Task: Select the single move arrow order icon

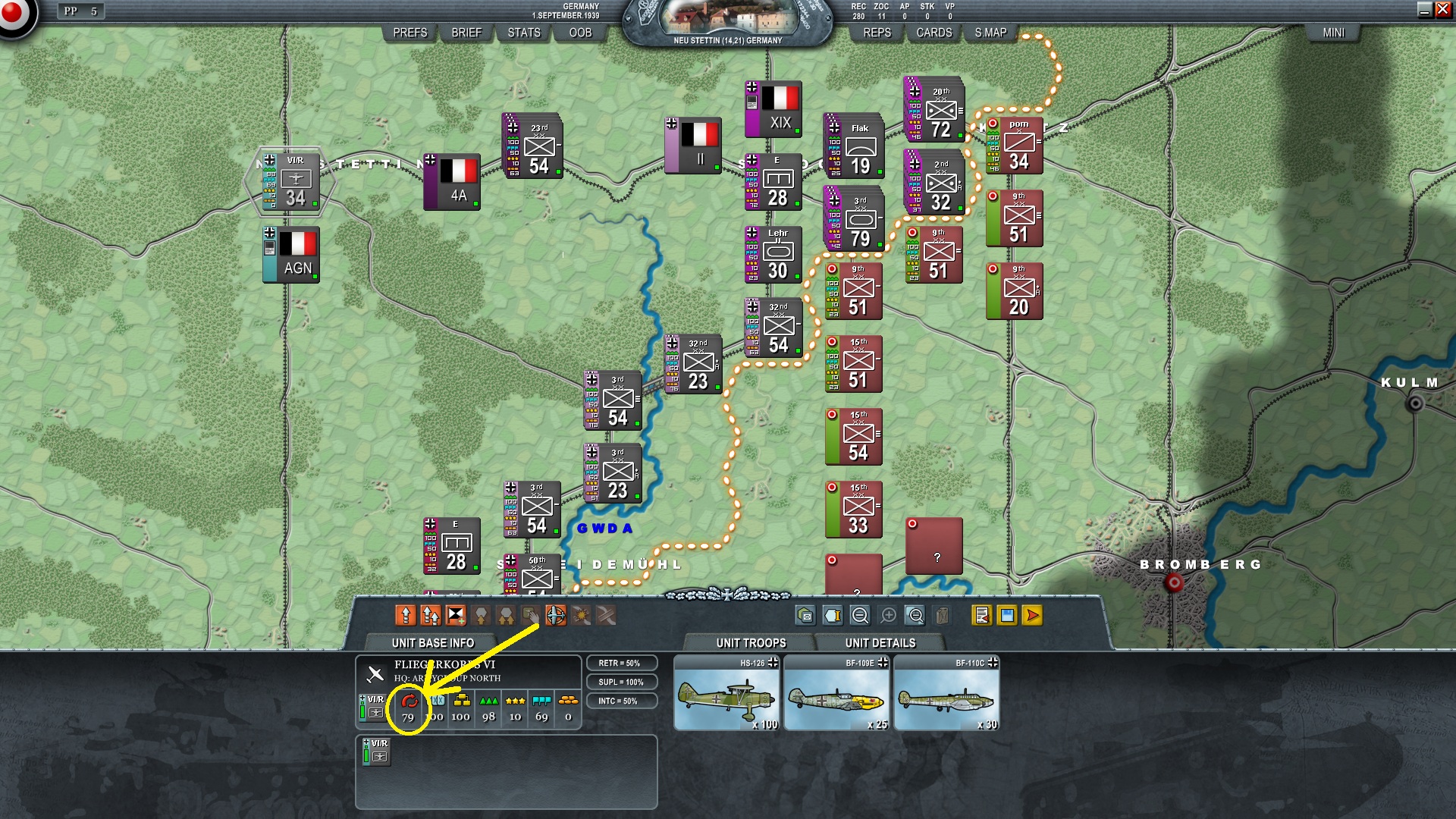Action: (x=406, y=616)
